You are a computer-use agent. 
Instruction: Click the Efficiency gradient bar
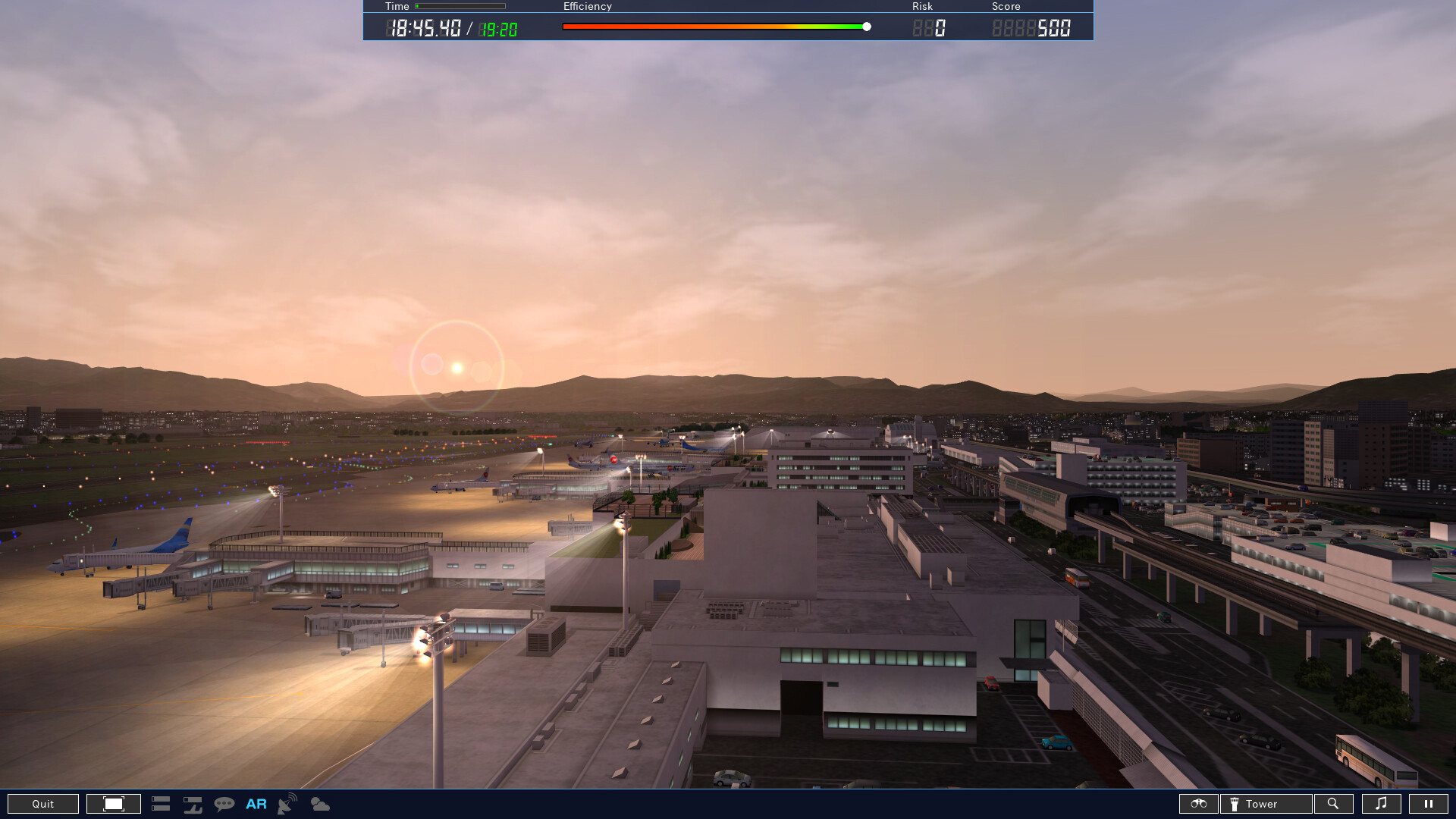pyautogui.click(x=713, y=25)
